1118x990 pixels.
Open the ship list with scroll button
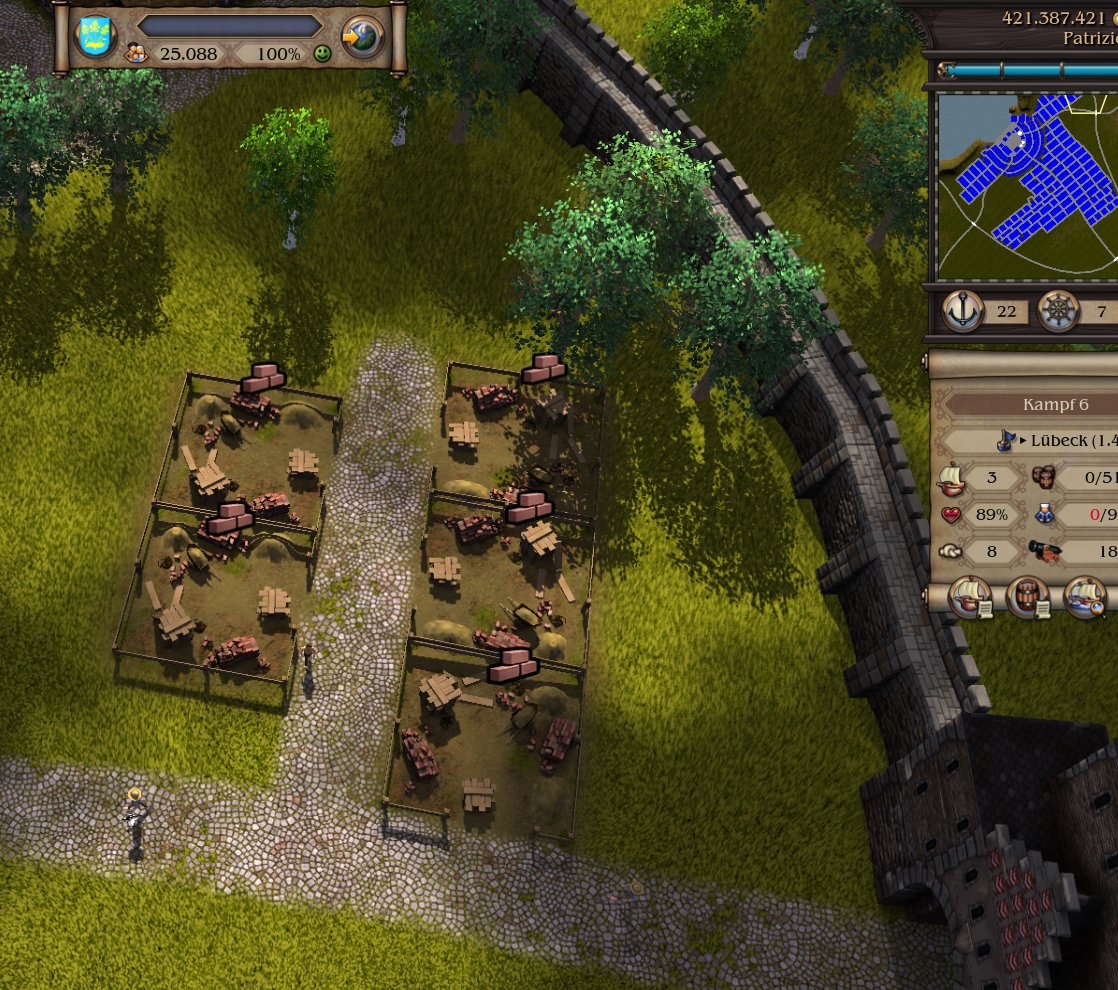pyautogui.click(x=969, y=597)
